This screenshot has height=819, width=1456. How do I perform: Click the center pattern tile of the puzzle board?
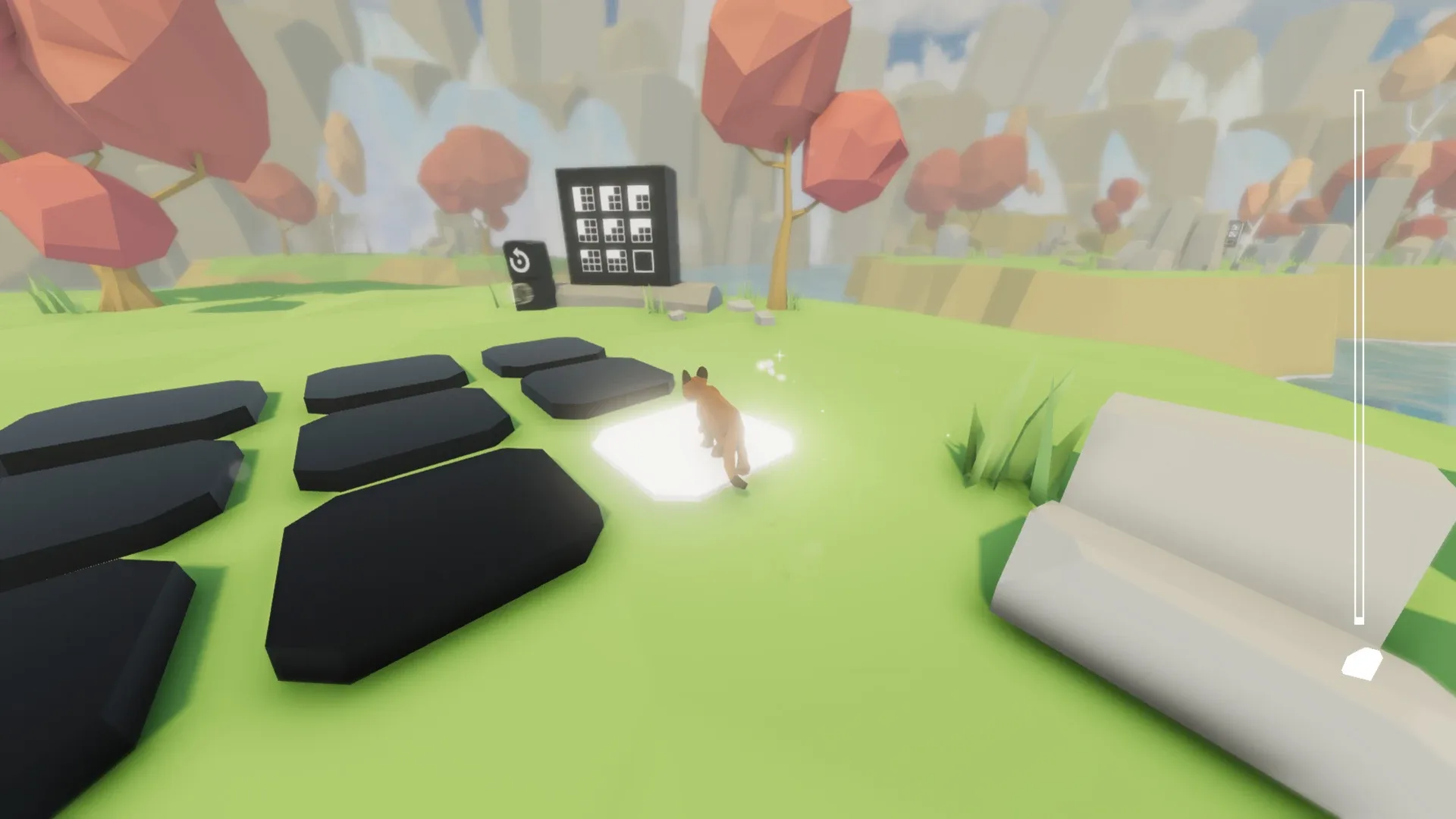pyautogui.click(x=614, y=231)
